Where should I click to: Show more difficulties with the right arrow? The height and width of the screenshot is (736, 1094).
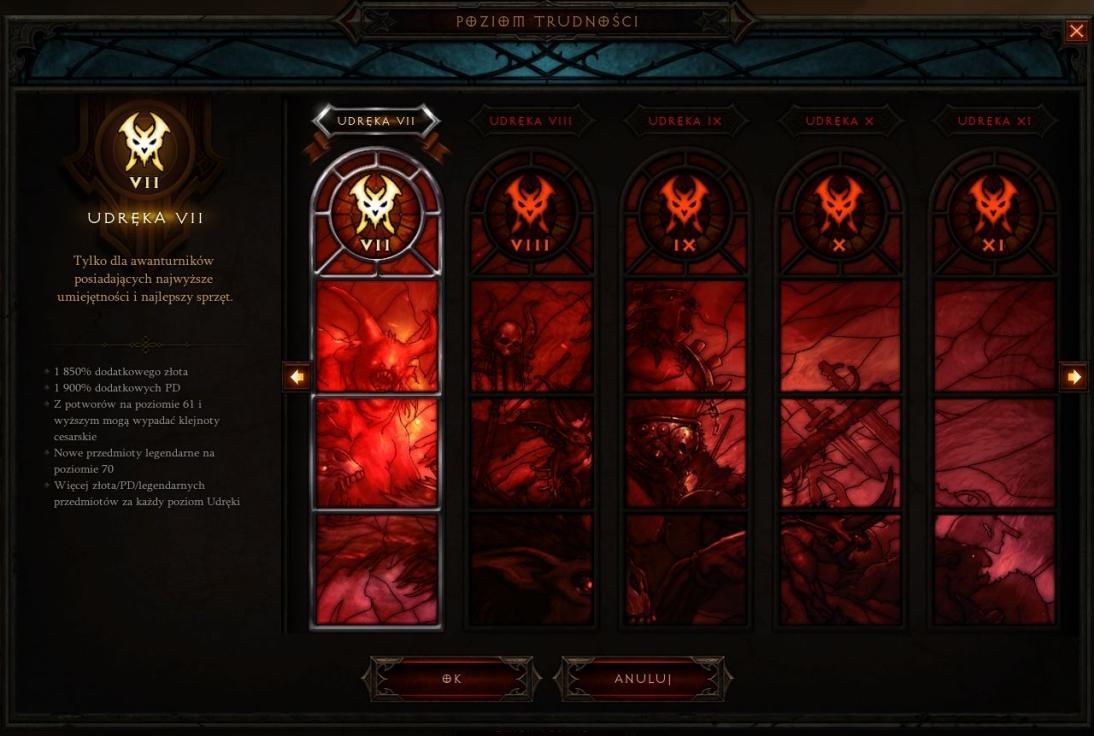(x=1074, y=377)
